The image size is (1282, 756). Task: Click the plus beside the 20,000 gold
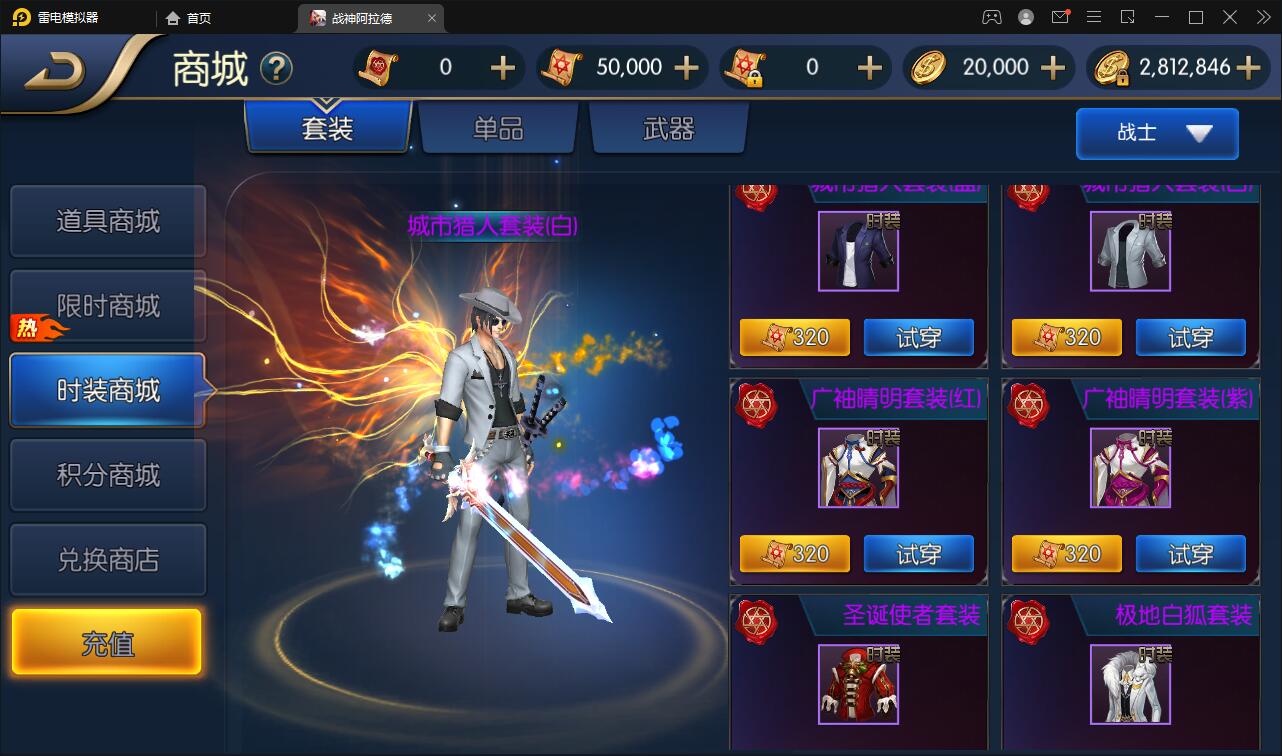tap(1051, 67)
